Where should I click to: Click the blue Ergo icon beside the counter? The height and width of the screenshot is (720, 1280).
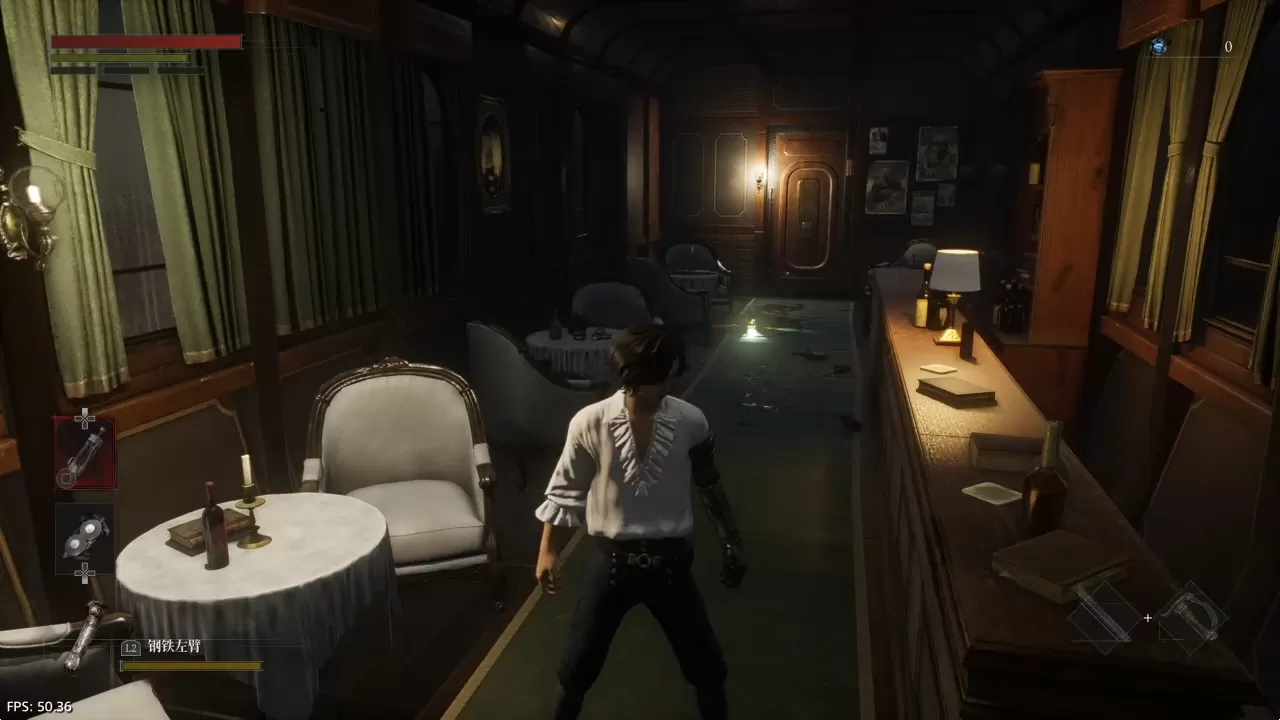tap(1157, 45)
